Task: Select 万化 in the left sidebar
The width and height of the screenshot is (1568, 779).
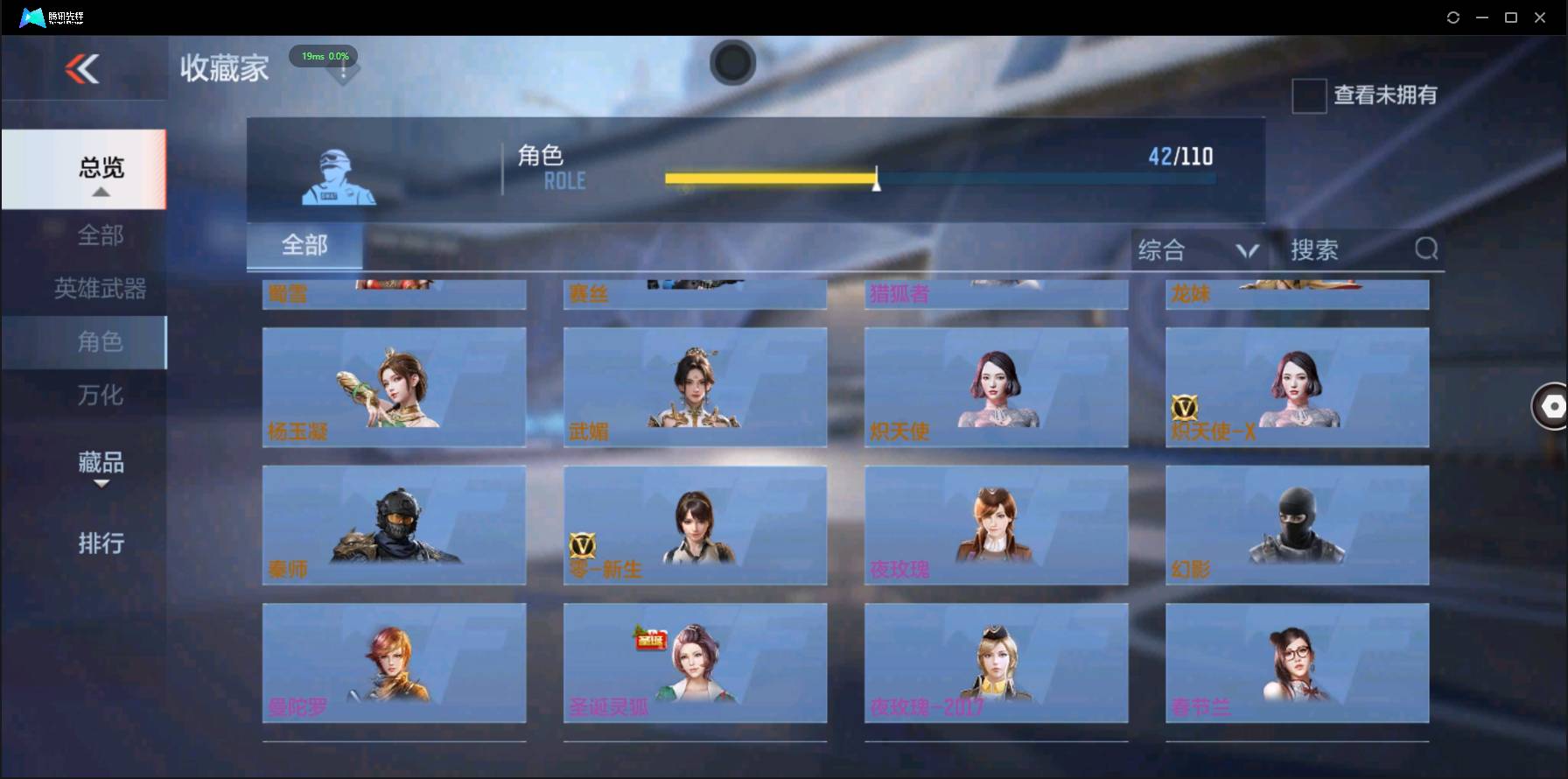Action: tap(101, 396)
